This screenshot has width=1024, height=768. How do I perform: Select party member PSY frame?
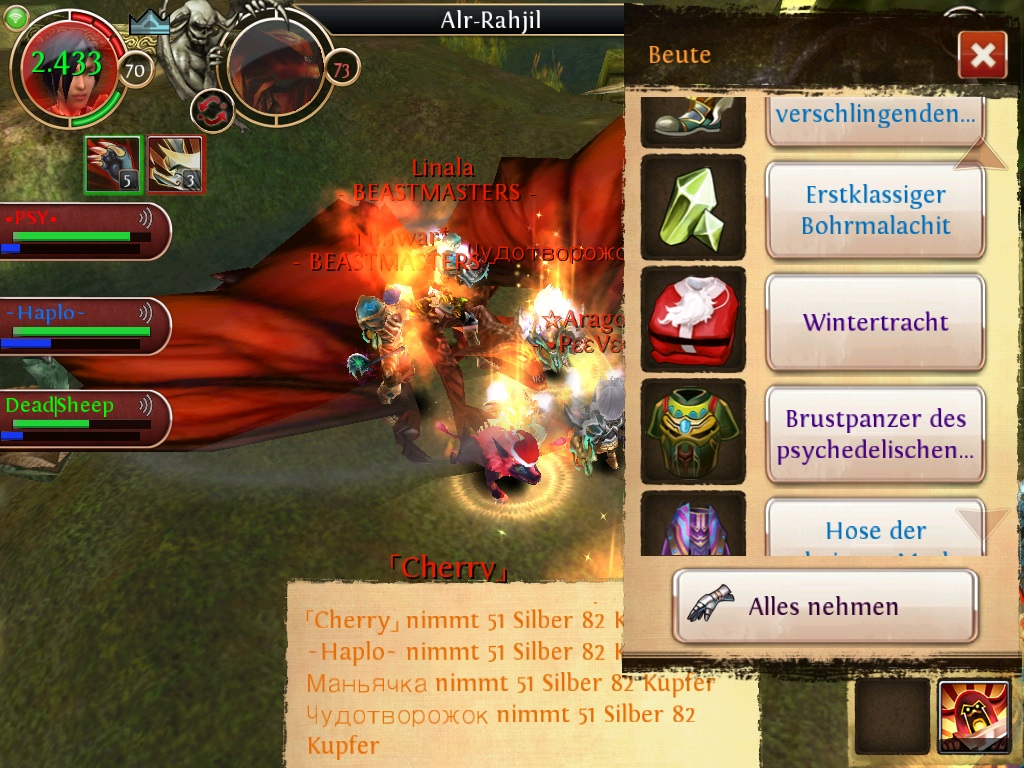pyautogui.click(x=82, y=231)
